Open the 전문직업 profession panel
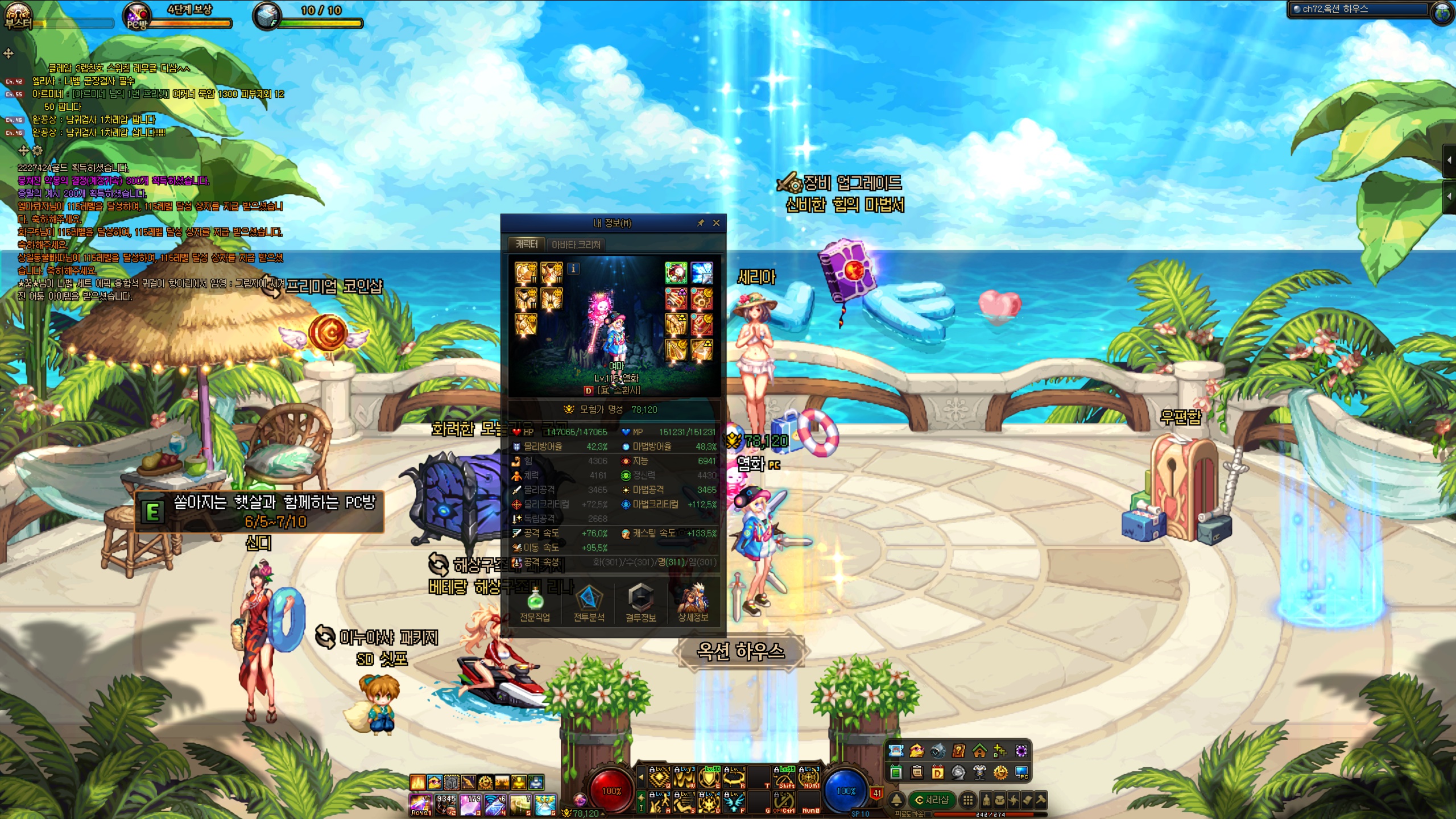This screenshot has height=819, width=1456. tap(535, 603)
